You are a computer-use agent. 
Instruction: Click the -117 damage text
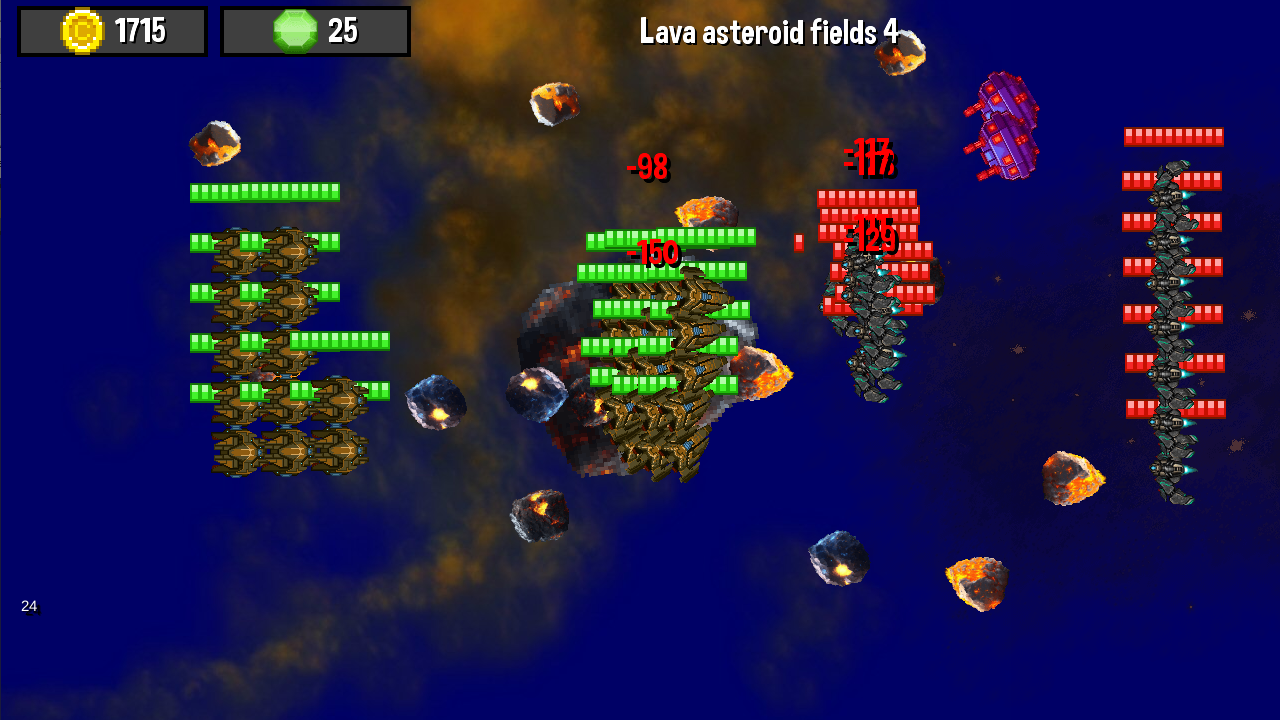coord(868,157)
